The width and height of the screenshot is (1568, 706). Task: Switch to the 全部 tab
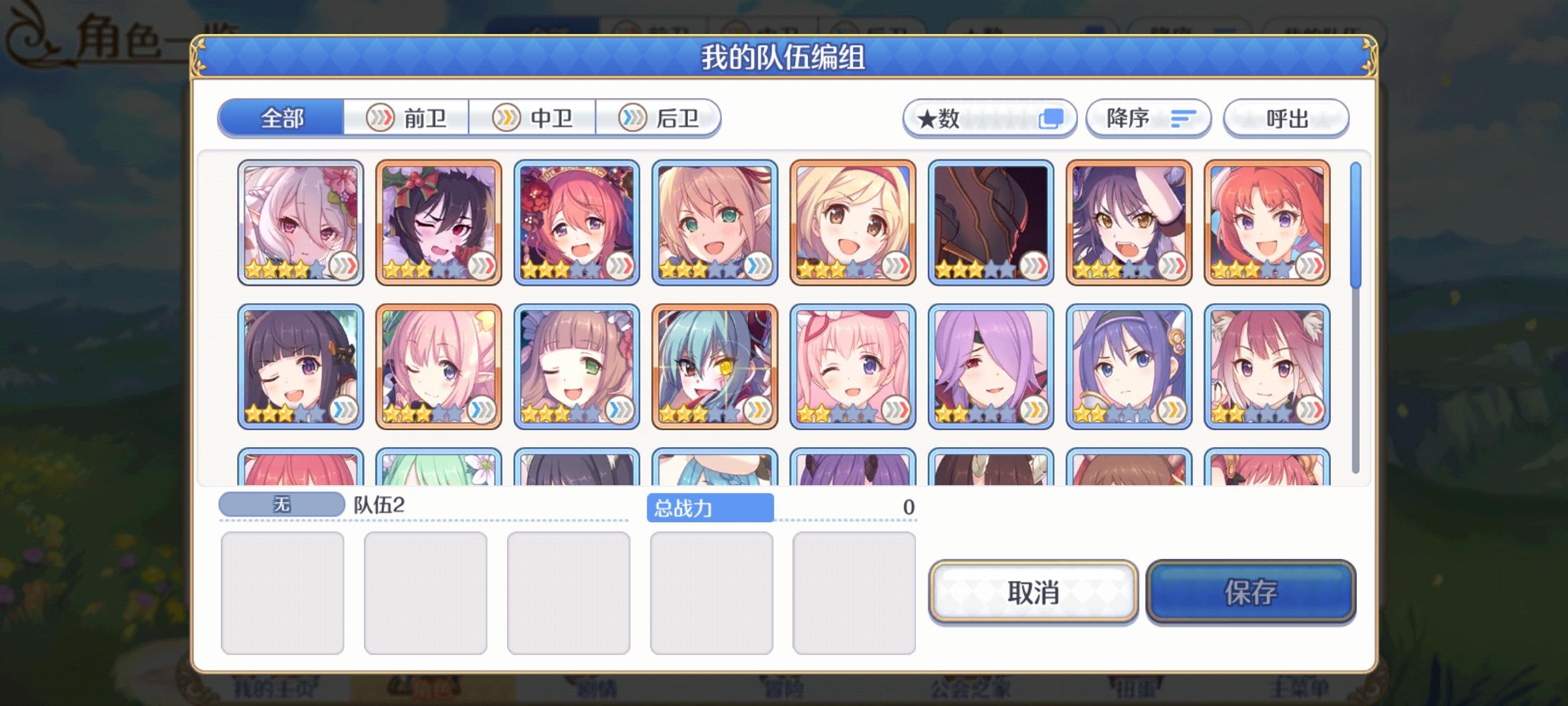(x=282, y=118)
